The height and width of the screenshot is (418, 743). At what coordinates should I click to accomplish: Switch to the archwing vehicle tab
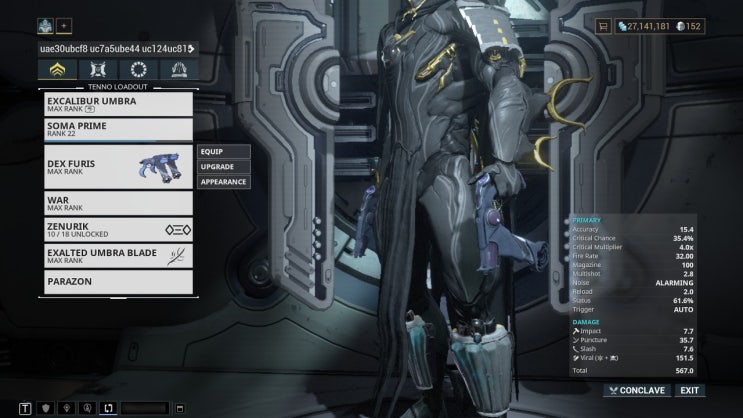180,70
